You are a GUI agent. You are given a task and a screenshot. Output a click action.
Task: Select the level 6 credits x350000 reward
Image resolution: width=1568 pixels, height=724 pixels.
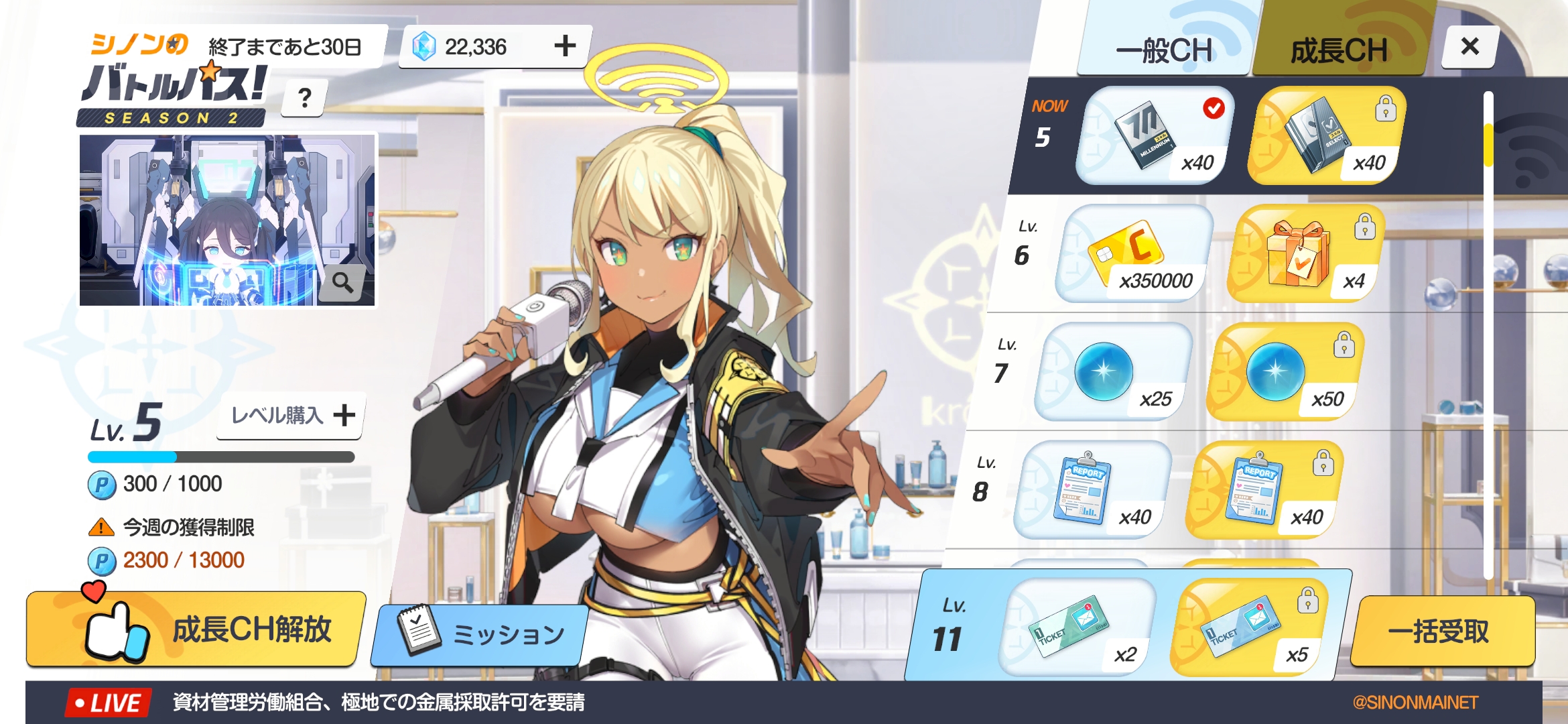pos(1135,254)
